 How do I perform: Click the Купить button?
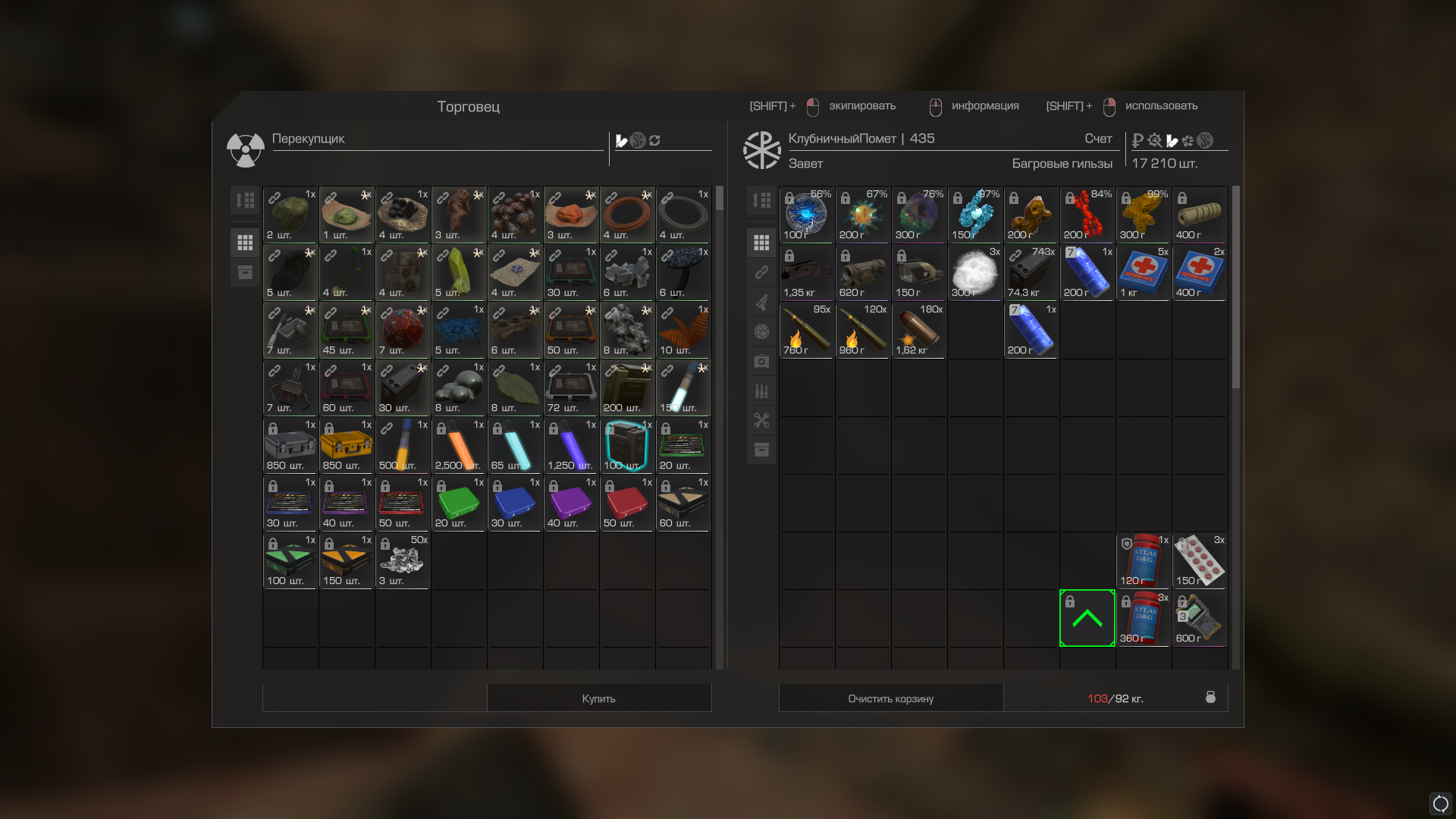(598, 698)
